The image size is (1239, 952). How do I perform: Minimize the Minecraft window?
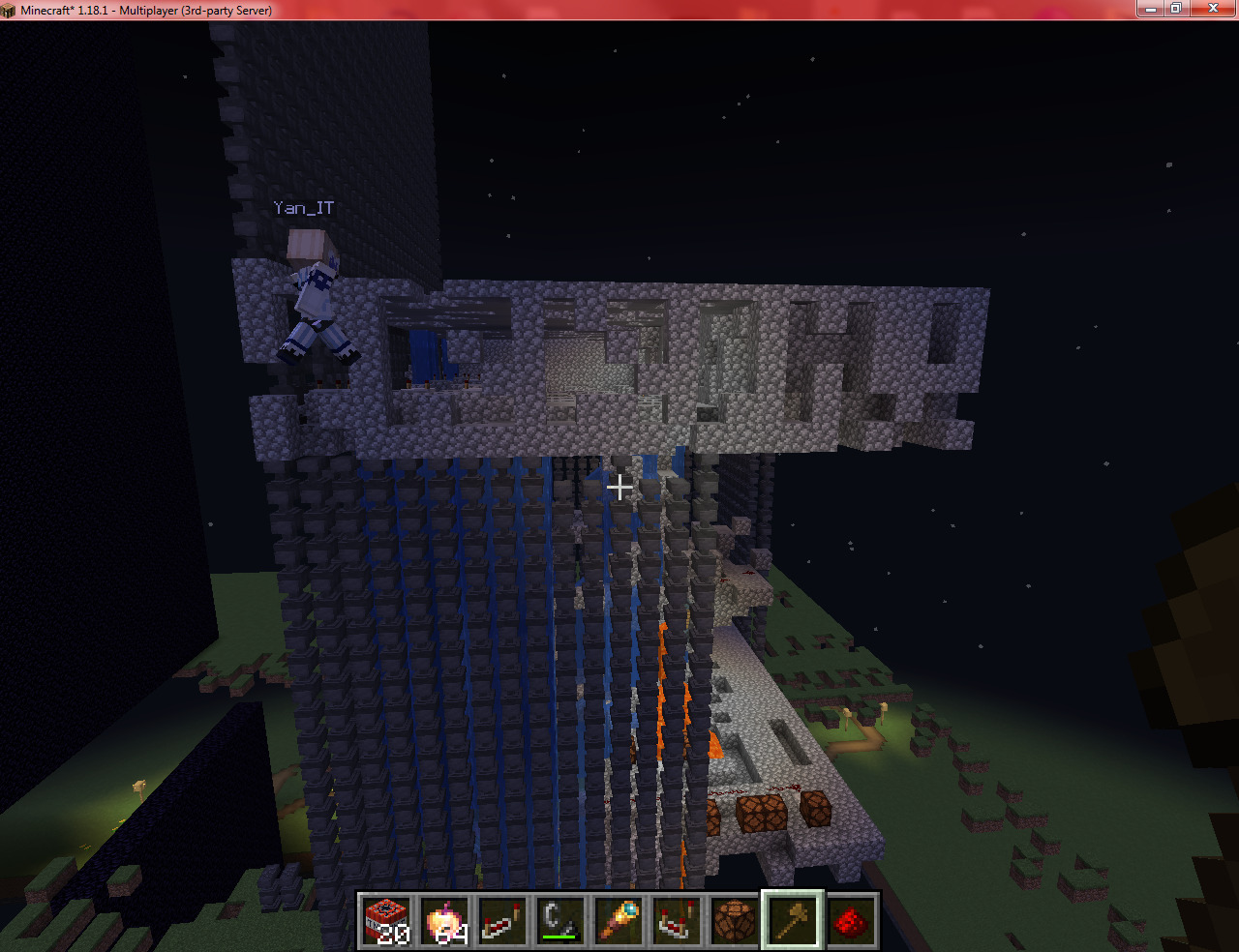[1151, 9]
